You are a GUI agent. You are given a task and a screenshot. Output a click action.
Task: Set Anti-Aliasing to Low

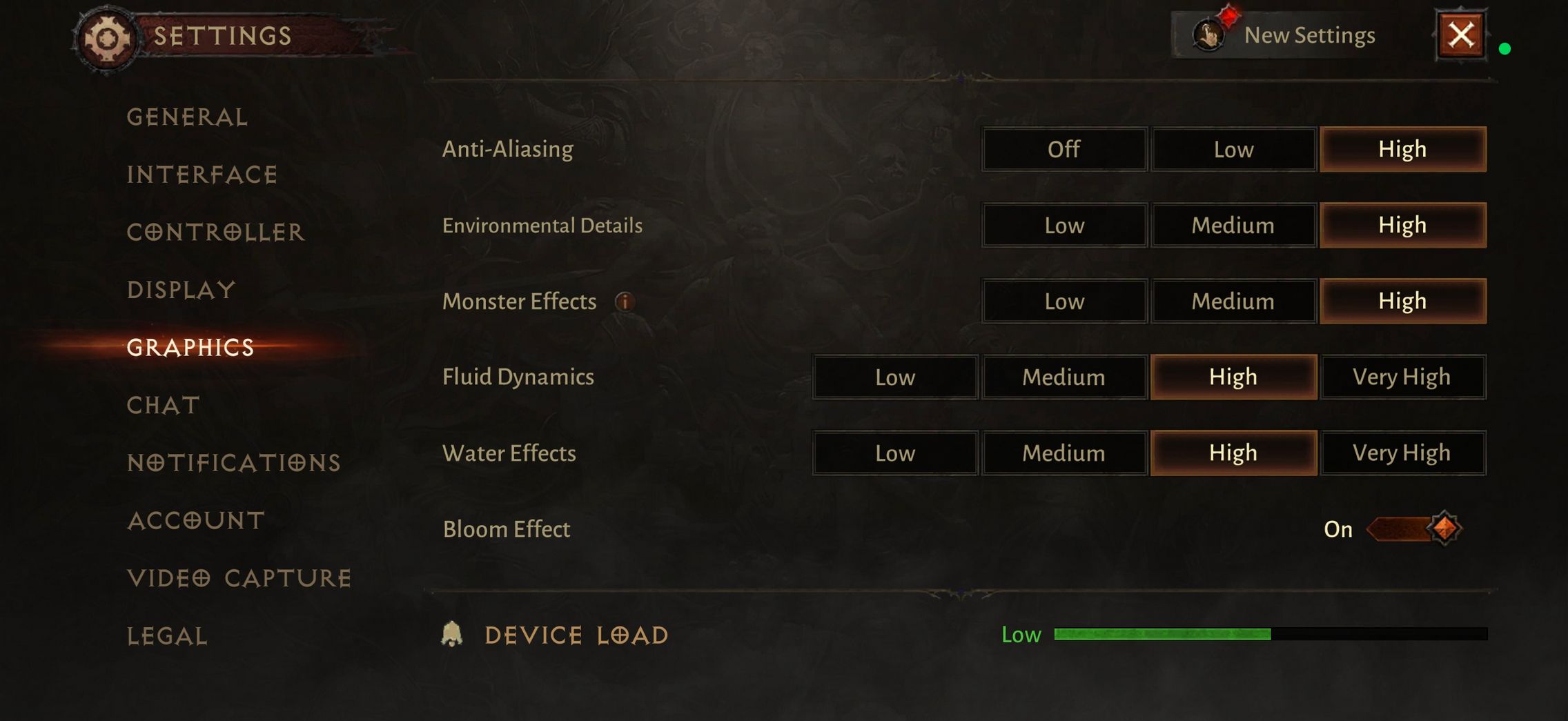[x=1233, y=149]
